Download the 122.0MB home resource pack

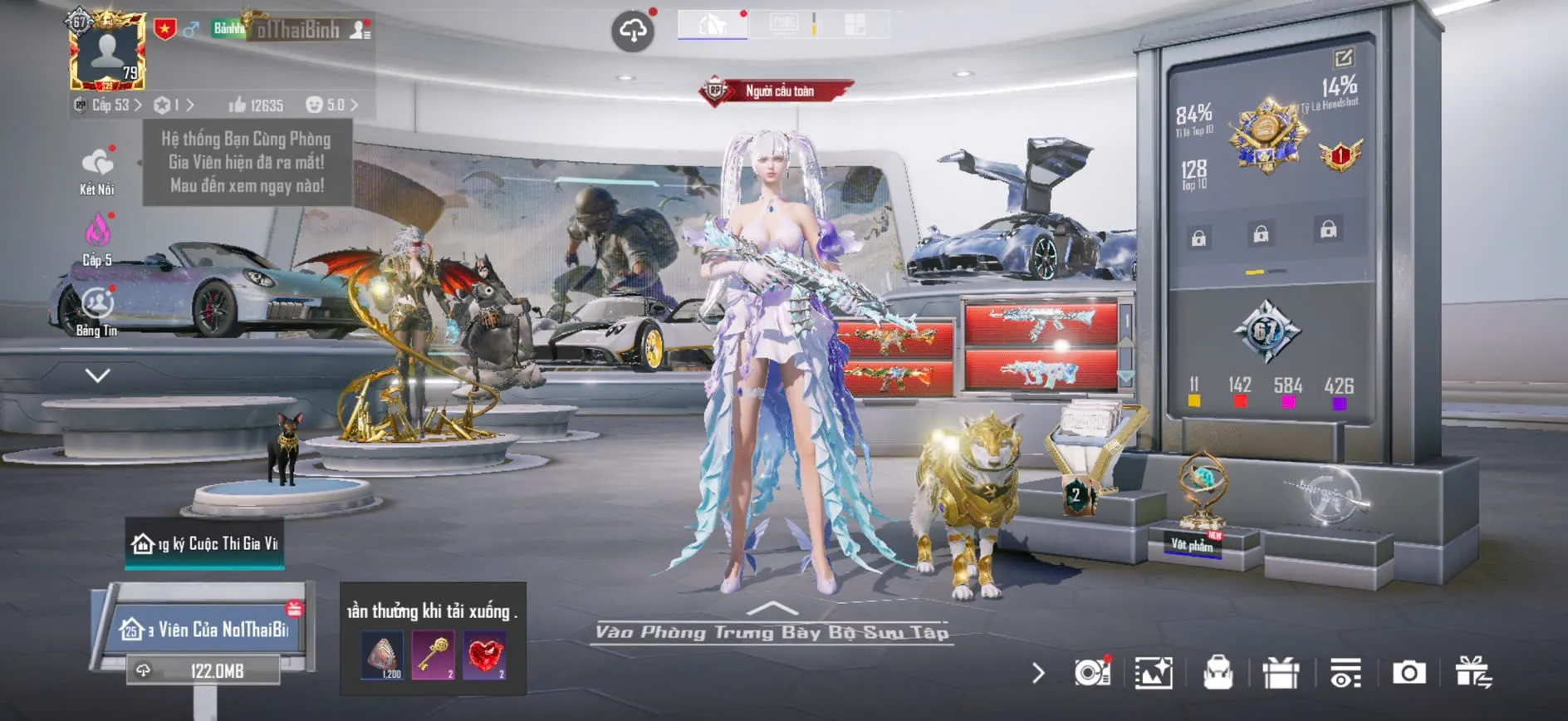203,670
